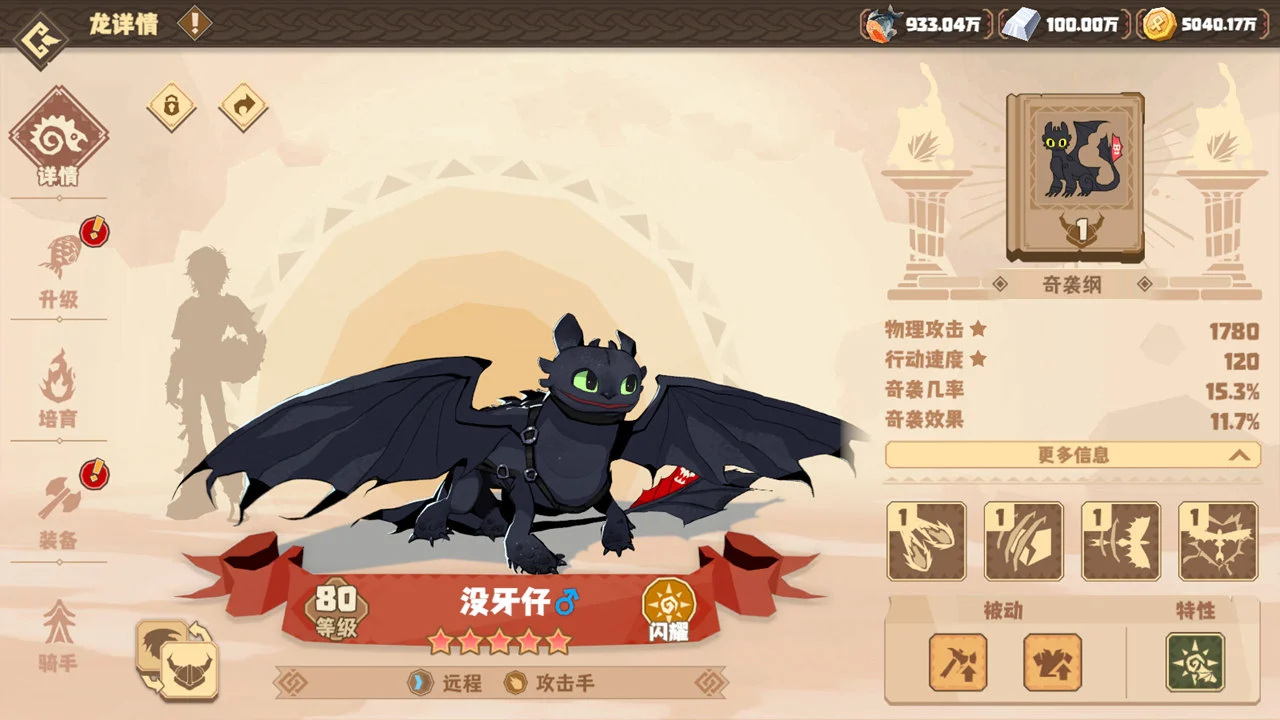Image resolution: width=1280 pixels, height=720 pixels.
Task: Select the flying dragon skill icon
Action: [x=1121, y=541]
